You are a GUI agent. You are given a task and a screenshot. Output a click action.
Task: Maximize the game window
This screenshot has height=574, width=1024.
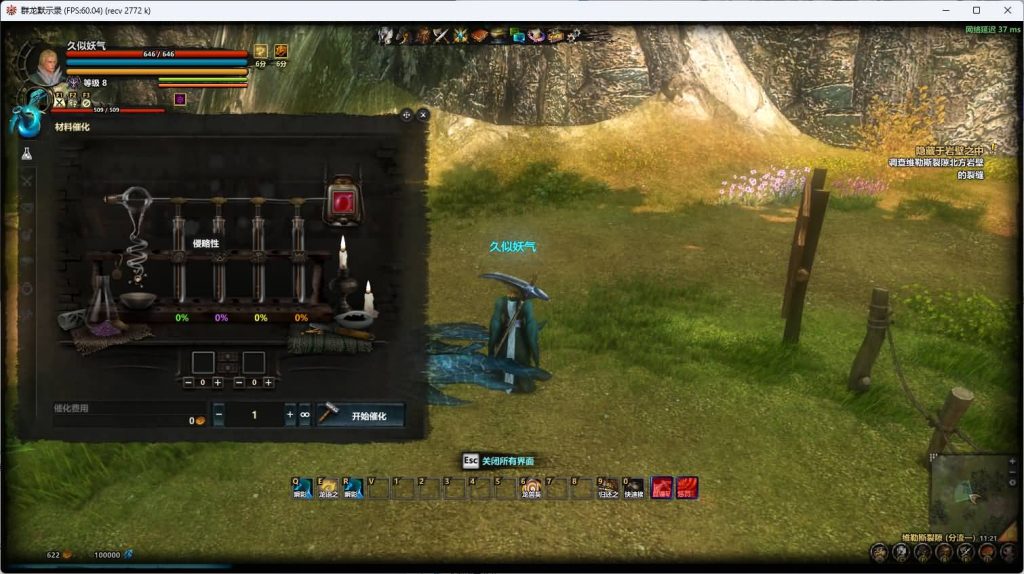pyautogui.click(x=976, y=10)
